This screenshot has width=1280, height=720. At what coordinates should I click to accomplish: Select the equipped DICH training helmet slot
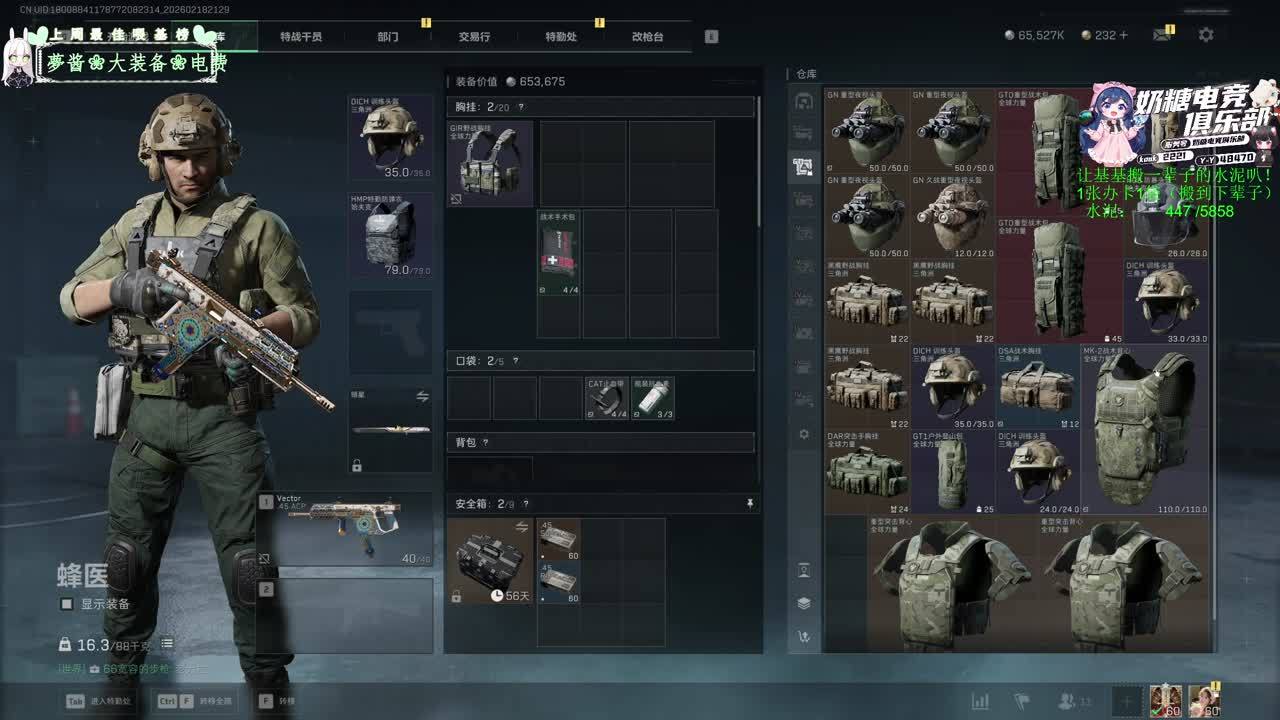[x=390, y=137]
